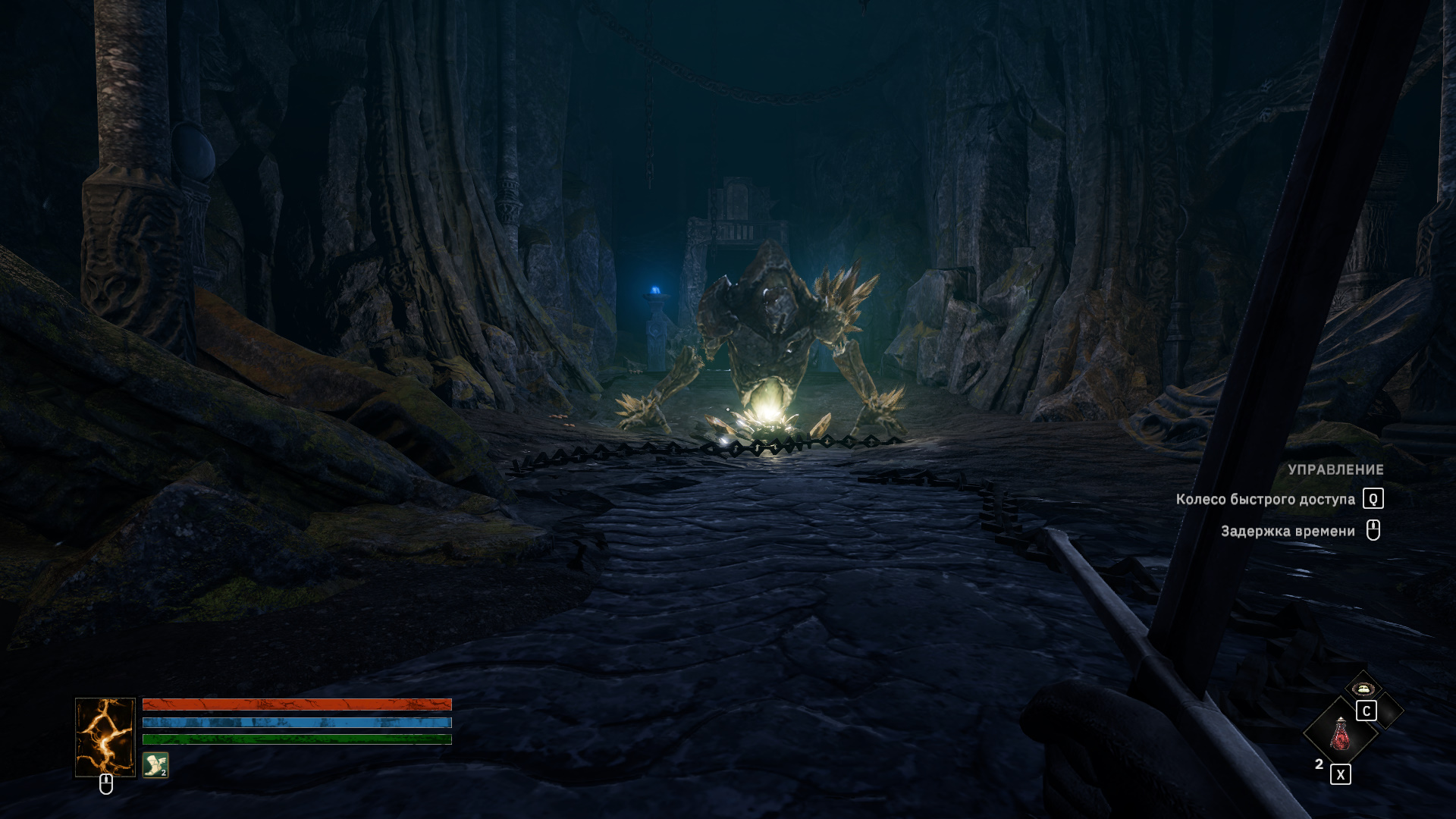Use the red potion quick slot

pos(1340,733)
